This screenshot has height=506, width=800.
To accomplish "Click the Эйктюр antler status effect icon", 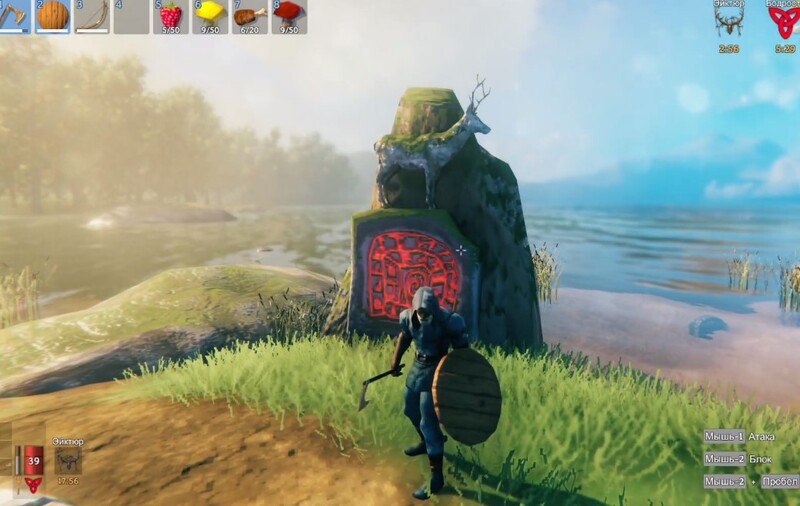I will point(728,24).
